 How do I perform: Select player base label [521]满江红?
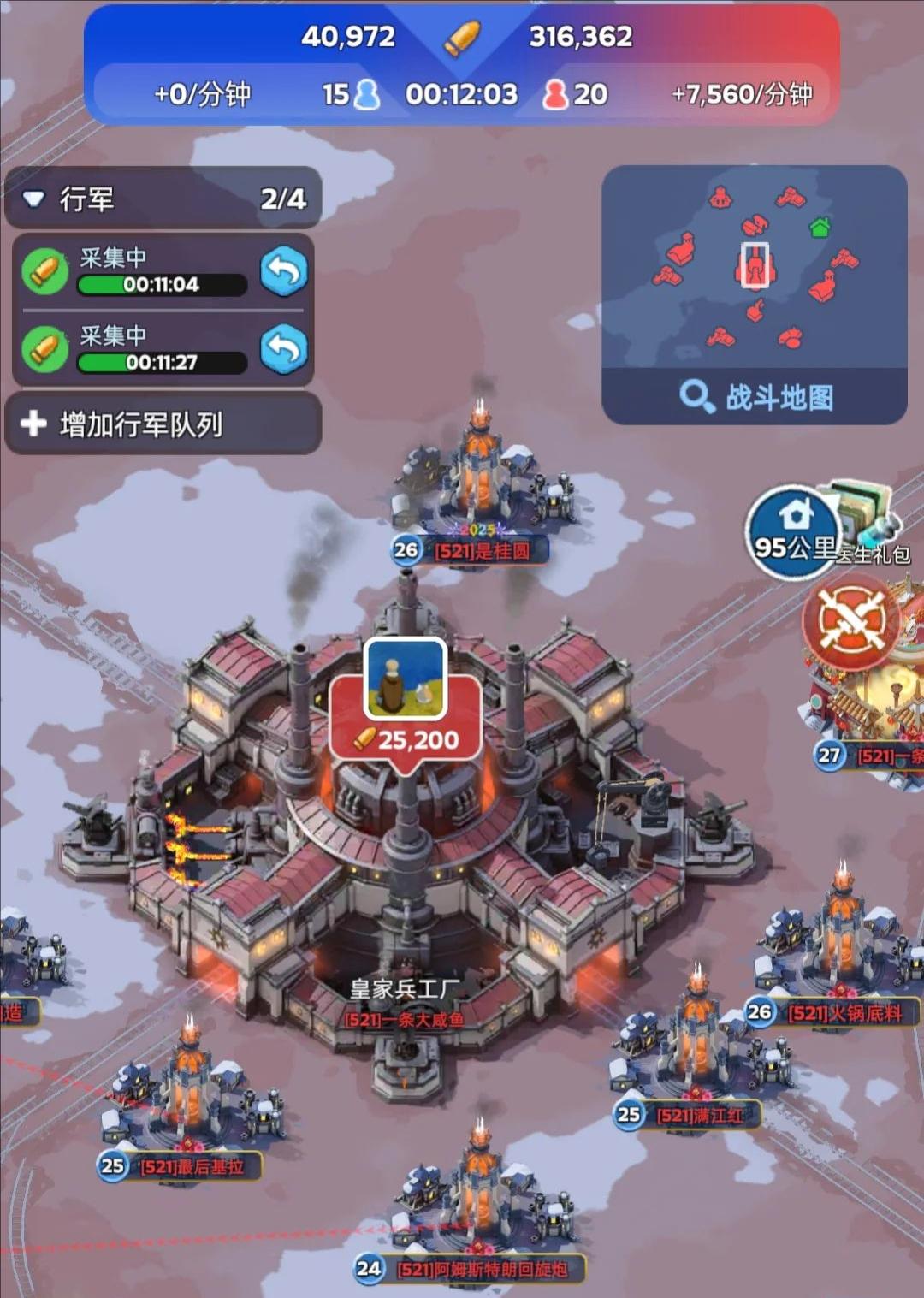click(x=699, y=1115)
